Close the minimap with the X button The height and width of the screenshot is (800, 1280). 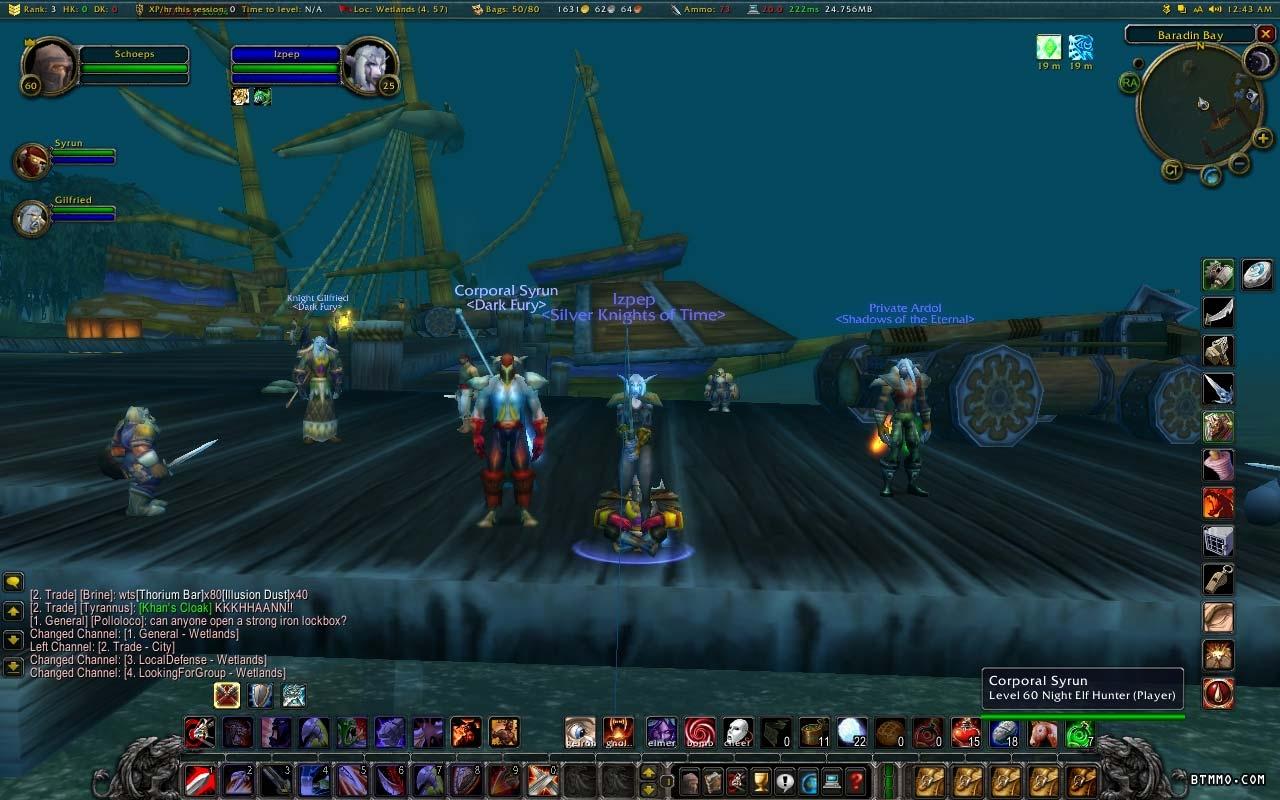[1266, 34]
